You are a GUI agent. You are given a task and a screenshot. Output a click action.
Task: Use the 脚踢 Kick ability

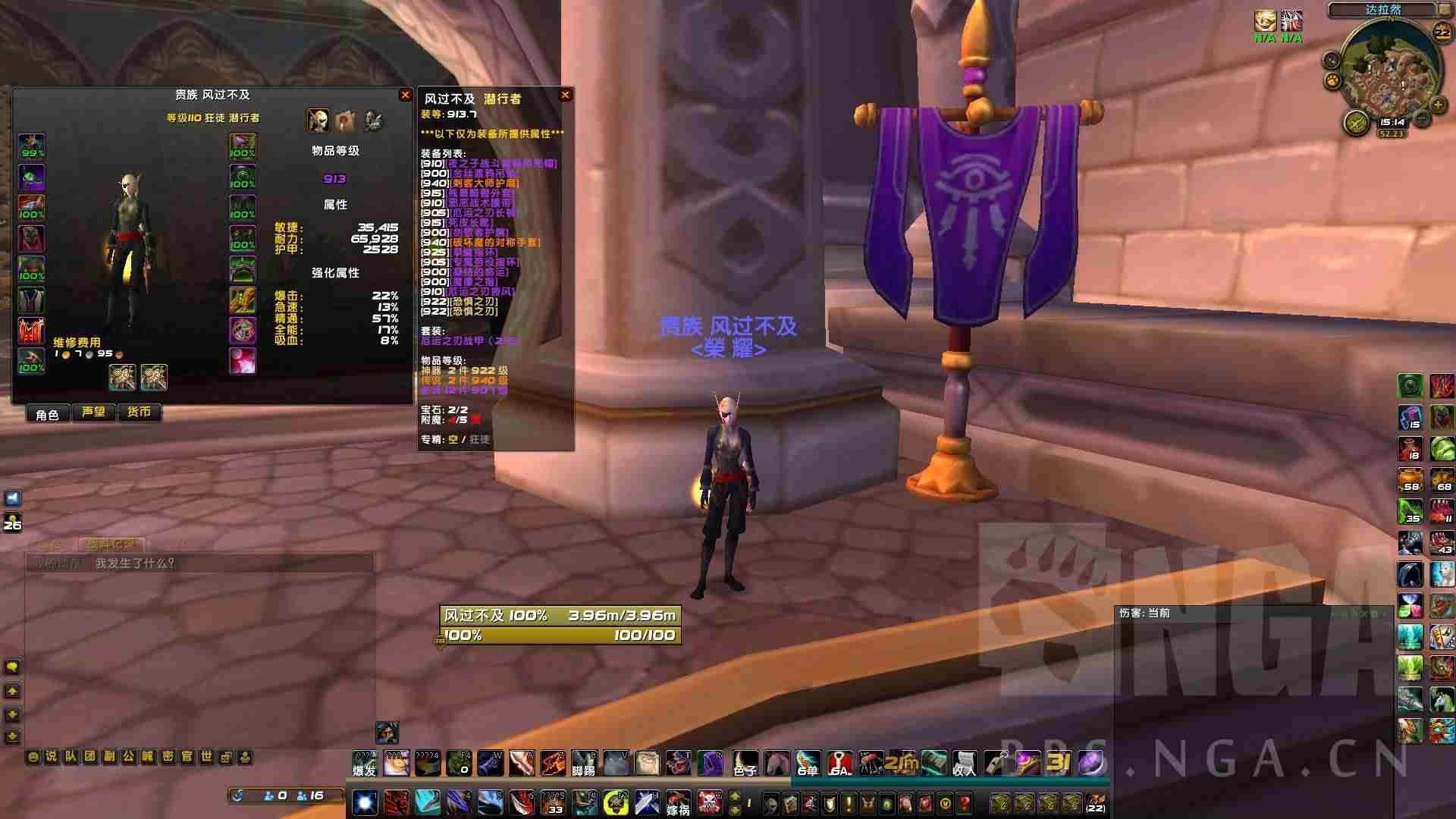click(x=583, y=763)
